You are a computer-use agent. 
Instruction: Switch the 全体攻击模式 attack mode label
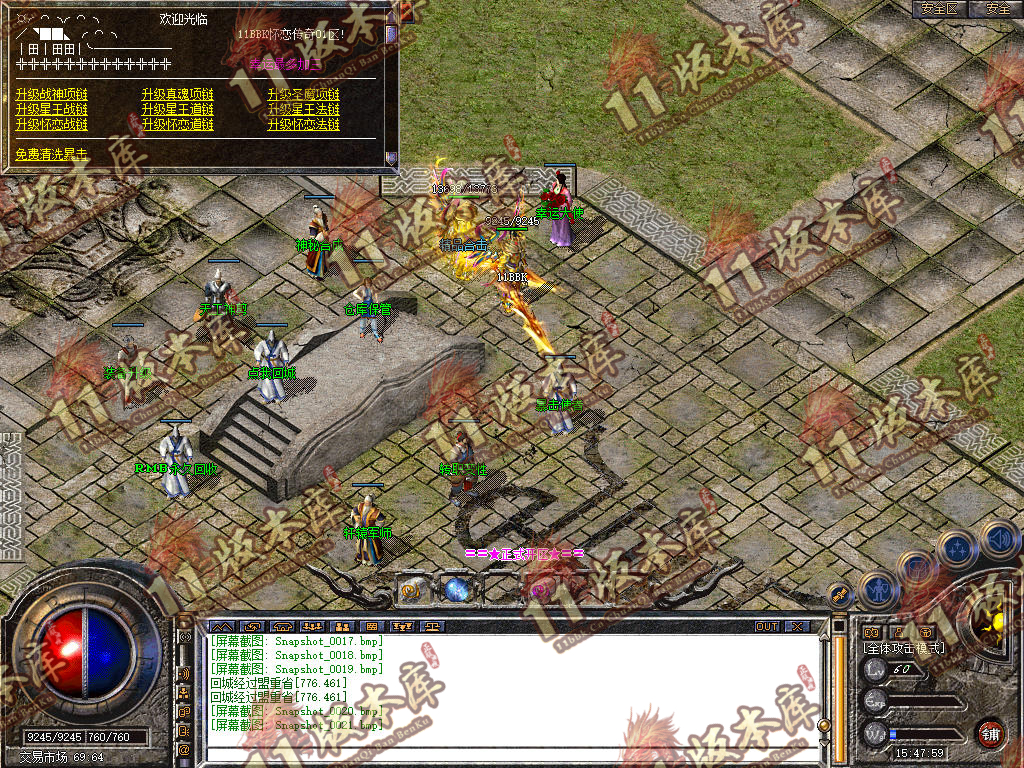(x=903, y=648)
